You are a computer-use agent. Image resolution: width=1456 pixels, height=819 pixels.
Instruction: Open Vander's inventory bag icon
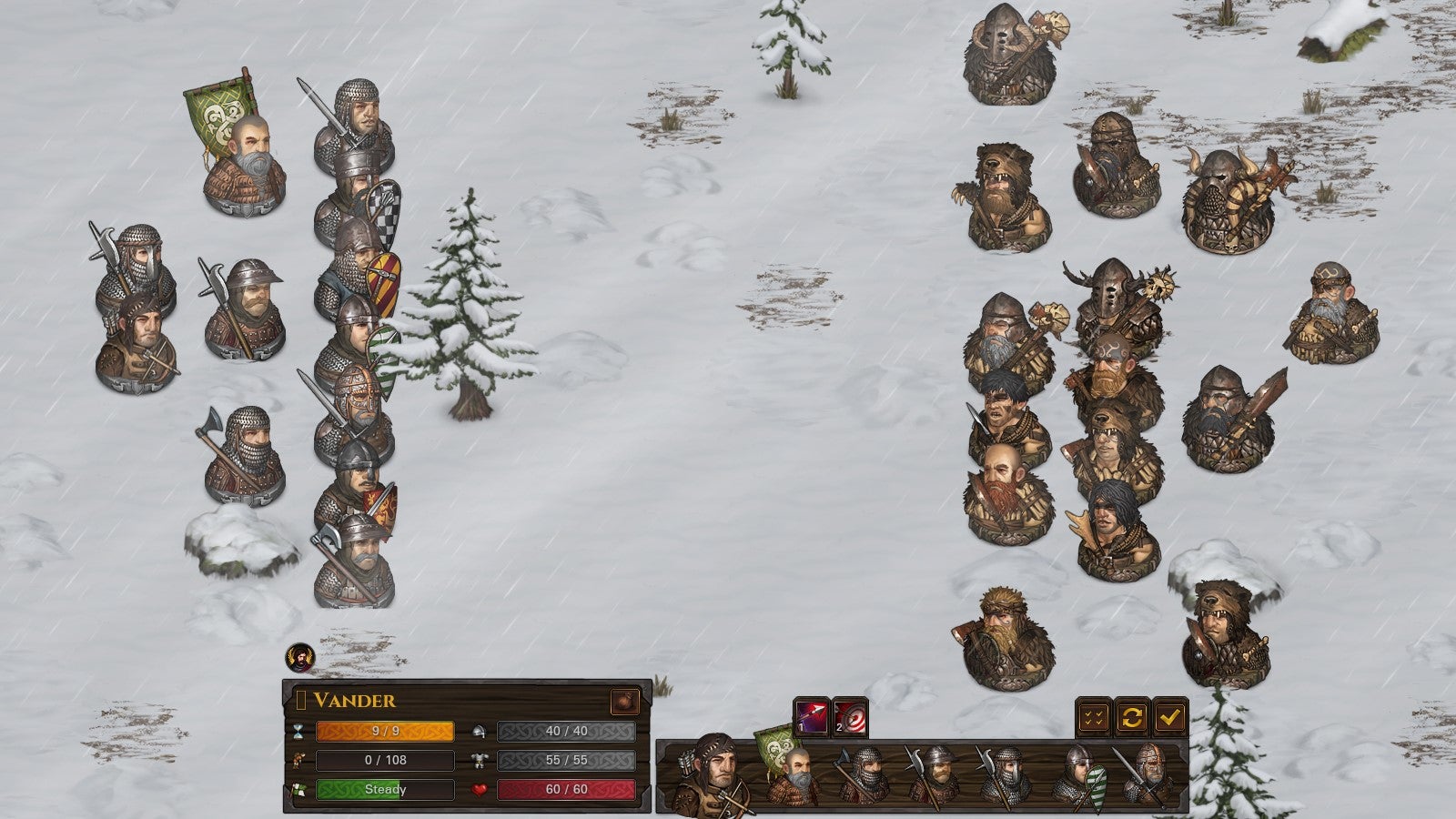[625, 701]
